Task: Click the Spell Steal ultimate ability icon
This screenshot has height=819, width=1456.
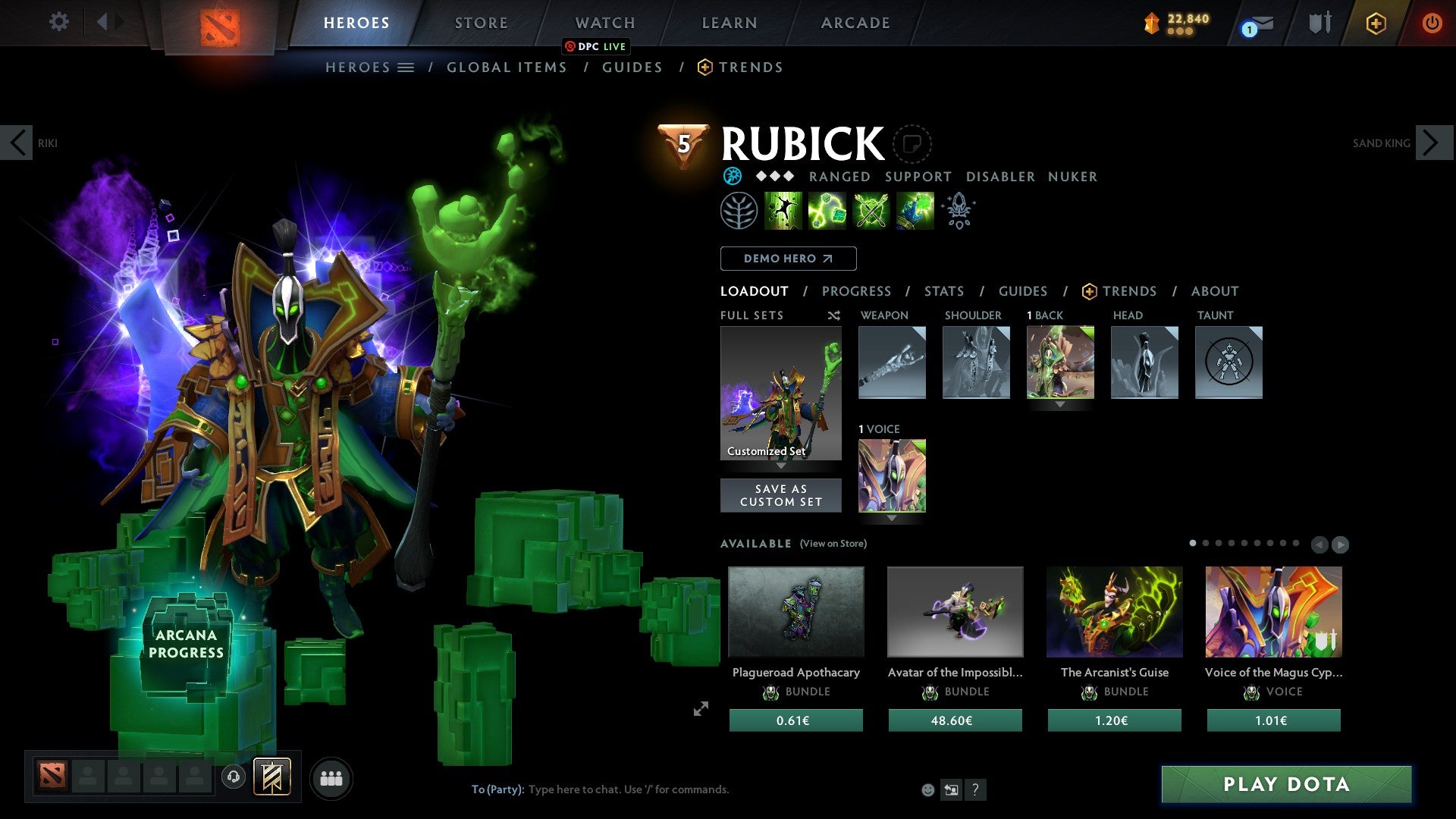Action: tap(915, 210)
